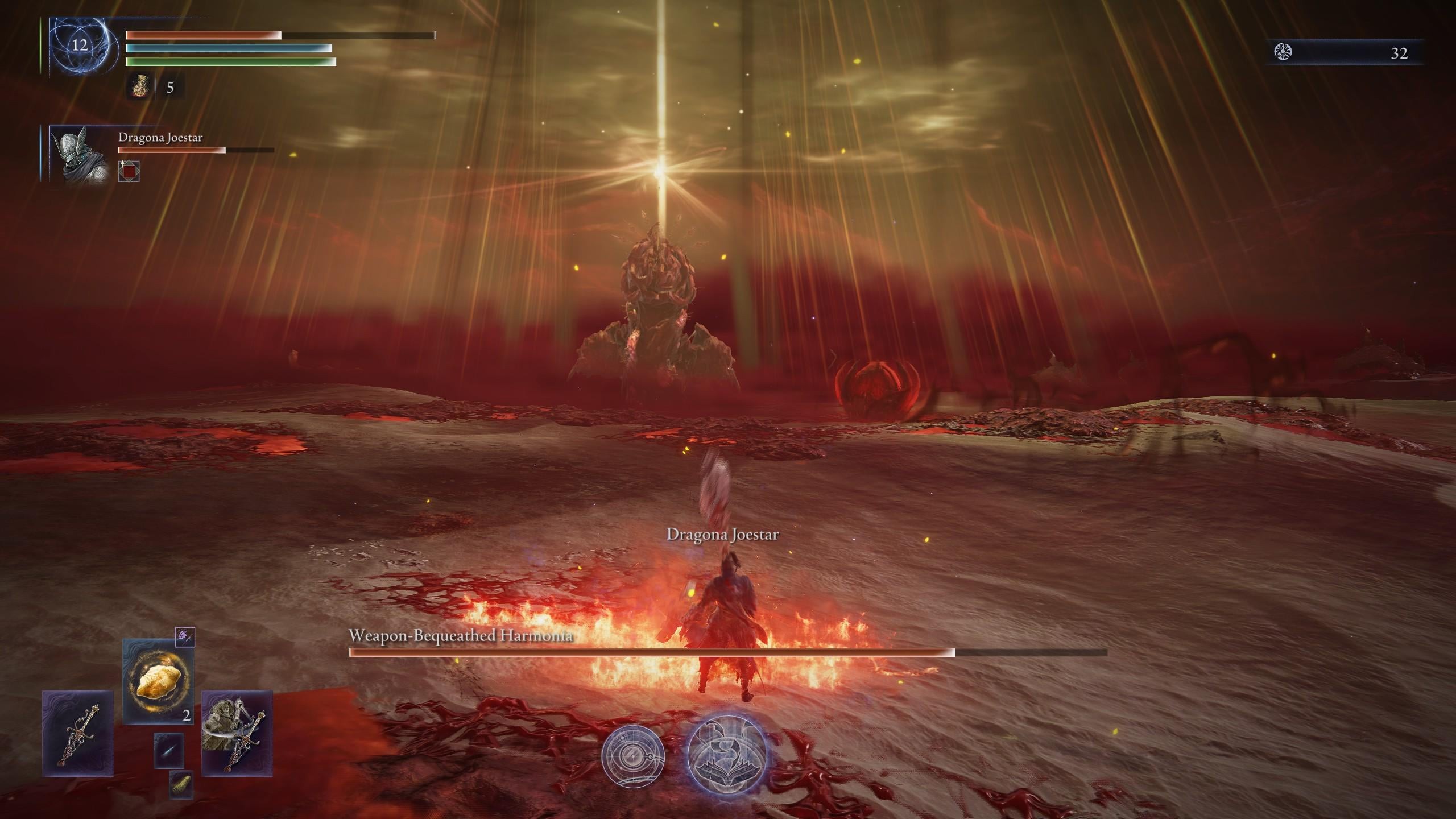Click the small purple icon above the item slot
This screenshot has height=819, width=1456.
coord(185,636)
